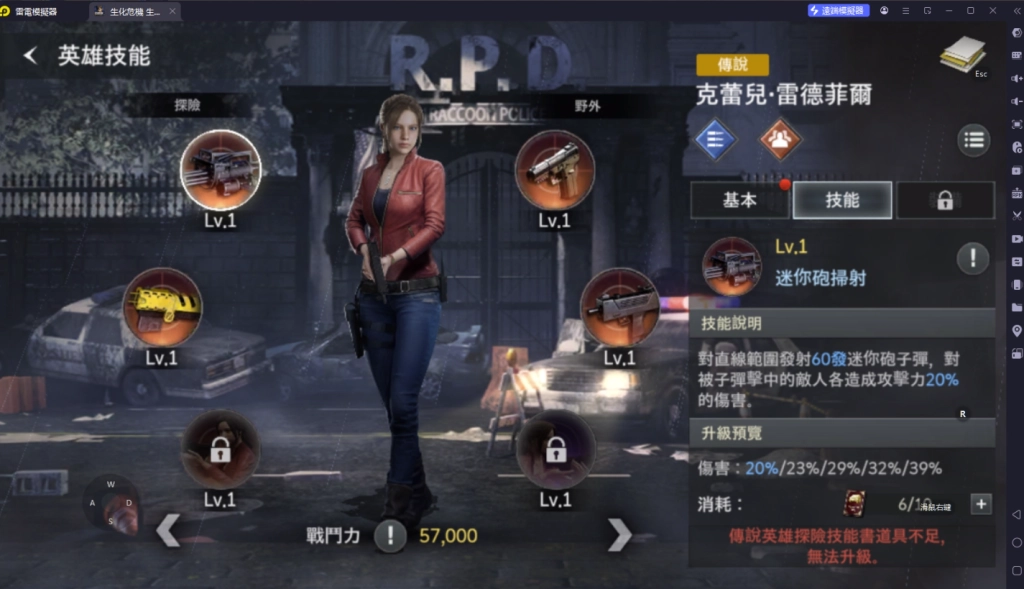Viewport: 1024px width, 589px height.
Task: Switch to the 技能 tab
Action: click(842, 200)
